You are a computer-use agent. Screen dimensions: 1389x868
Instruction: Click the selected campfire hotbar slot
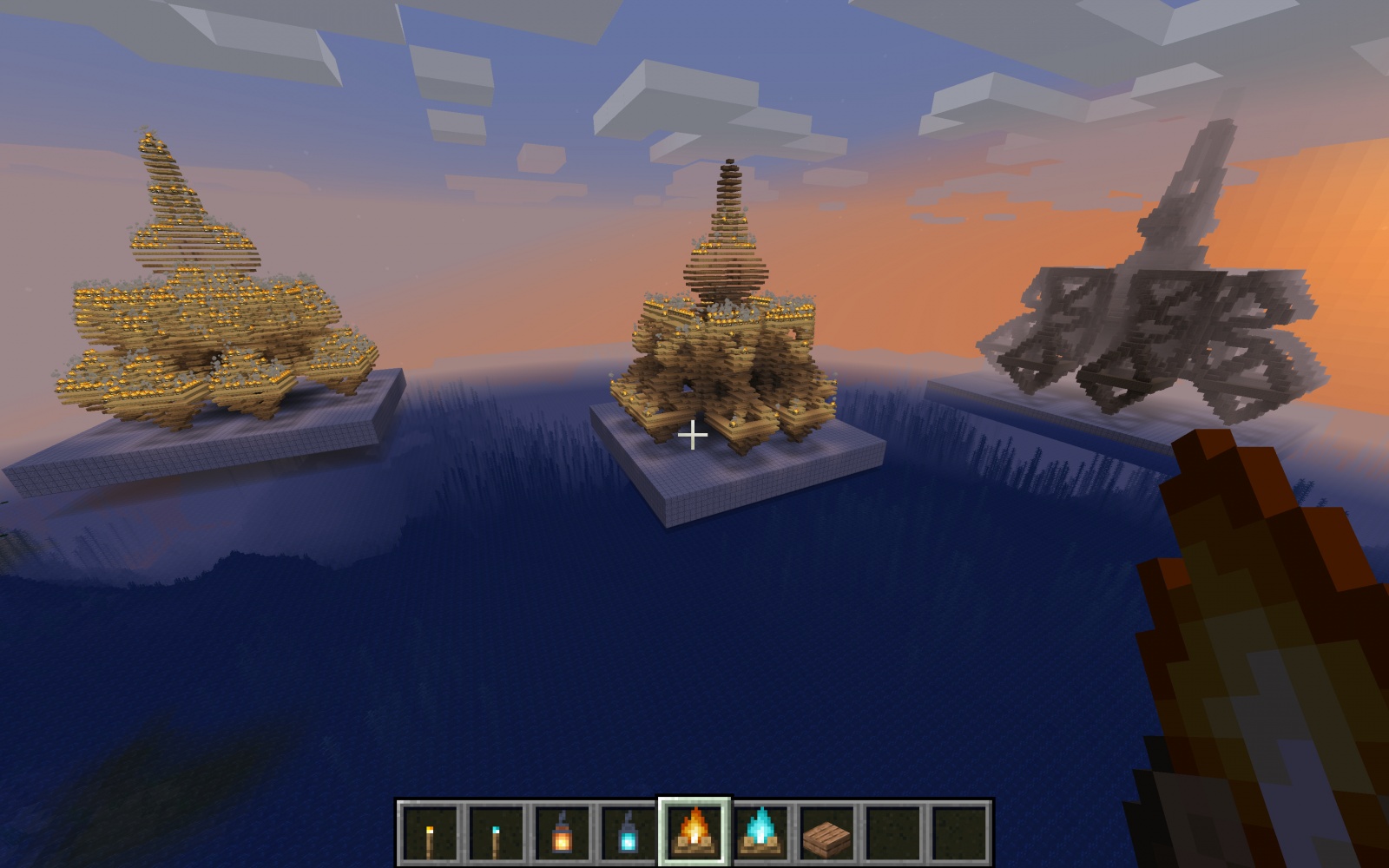694,832
